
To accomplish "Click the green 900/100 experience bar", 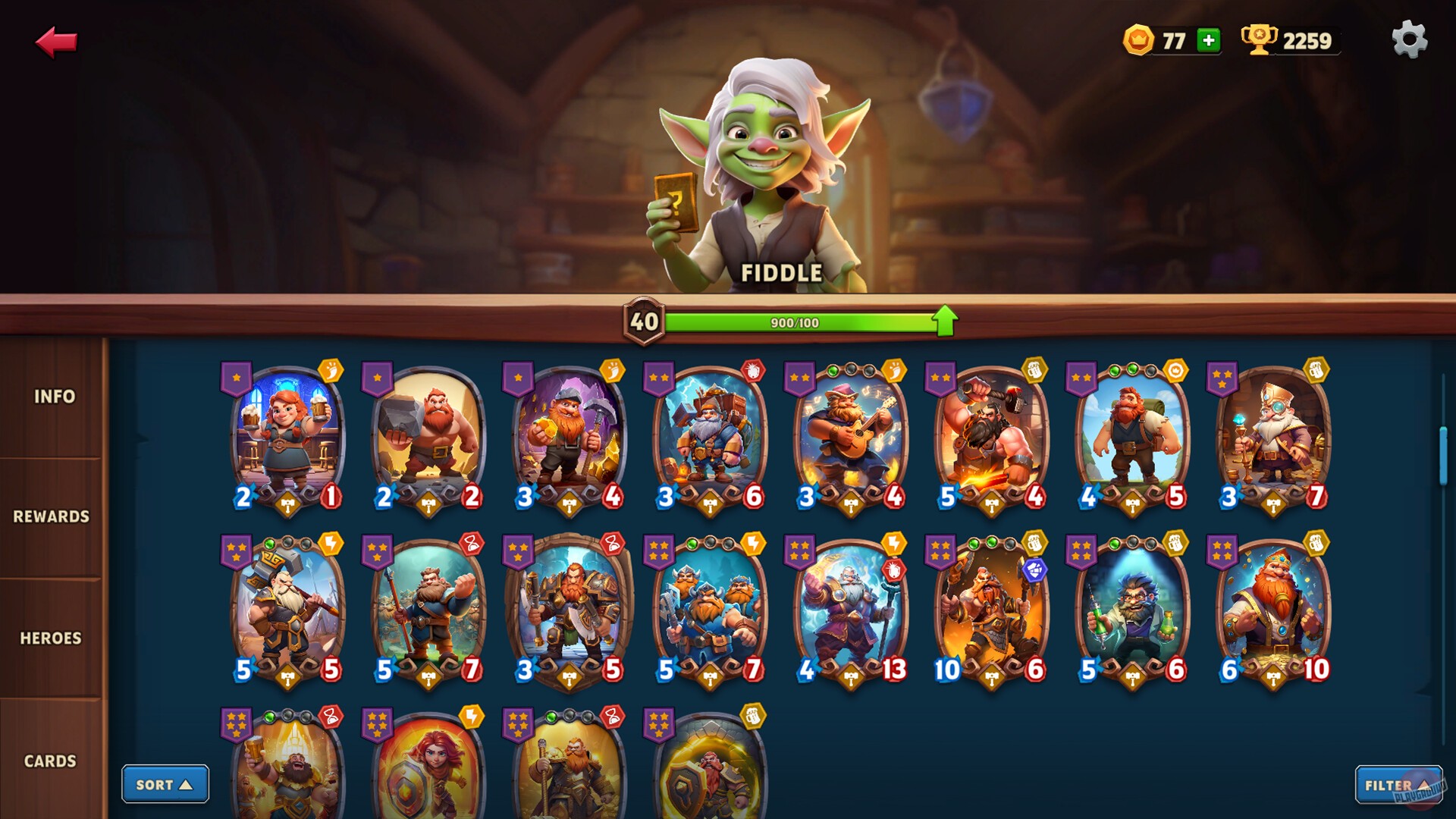I will [796, 322].
